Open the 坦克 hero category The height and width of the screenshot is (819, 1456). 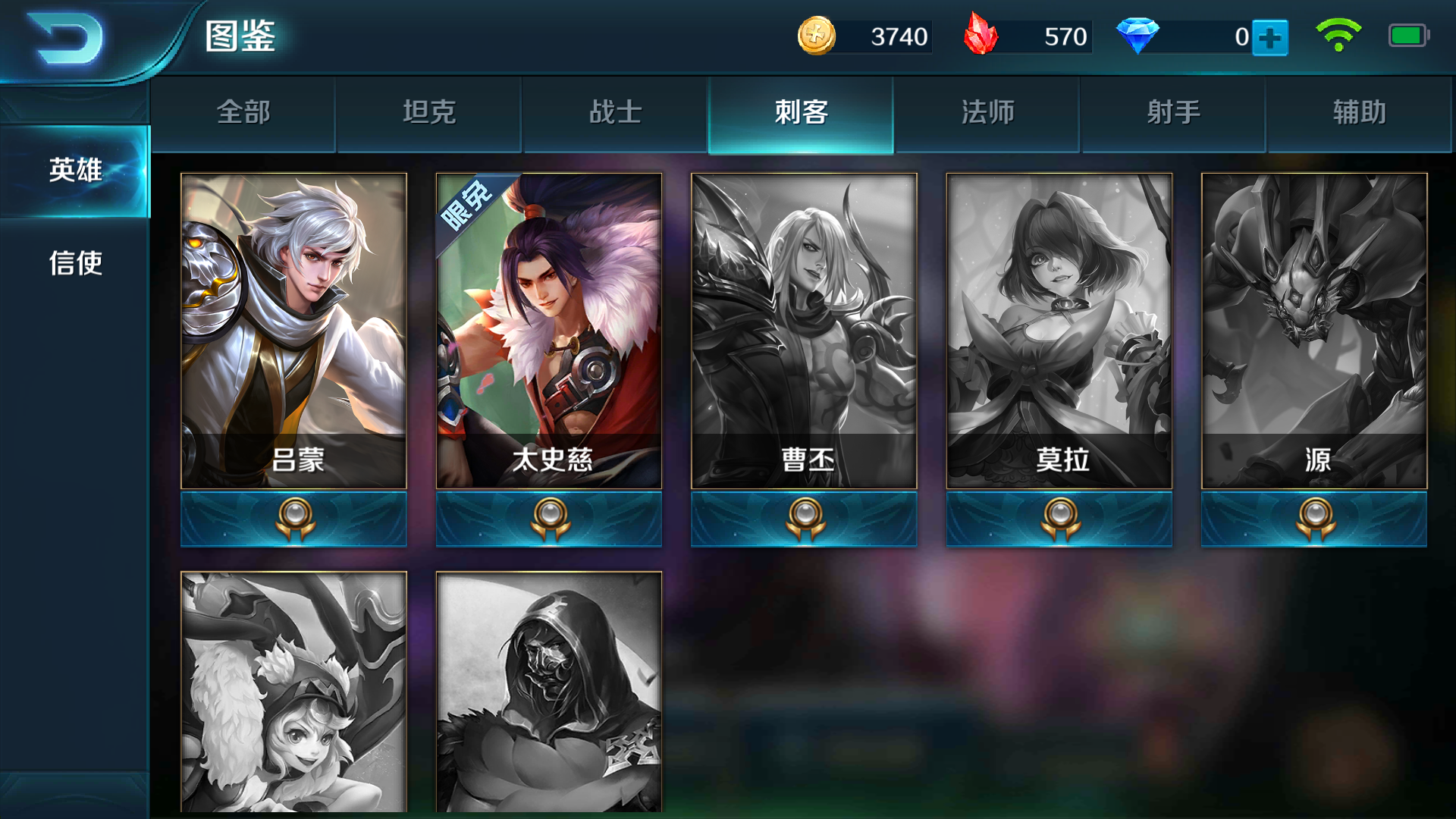coord(428,112)
